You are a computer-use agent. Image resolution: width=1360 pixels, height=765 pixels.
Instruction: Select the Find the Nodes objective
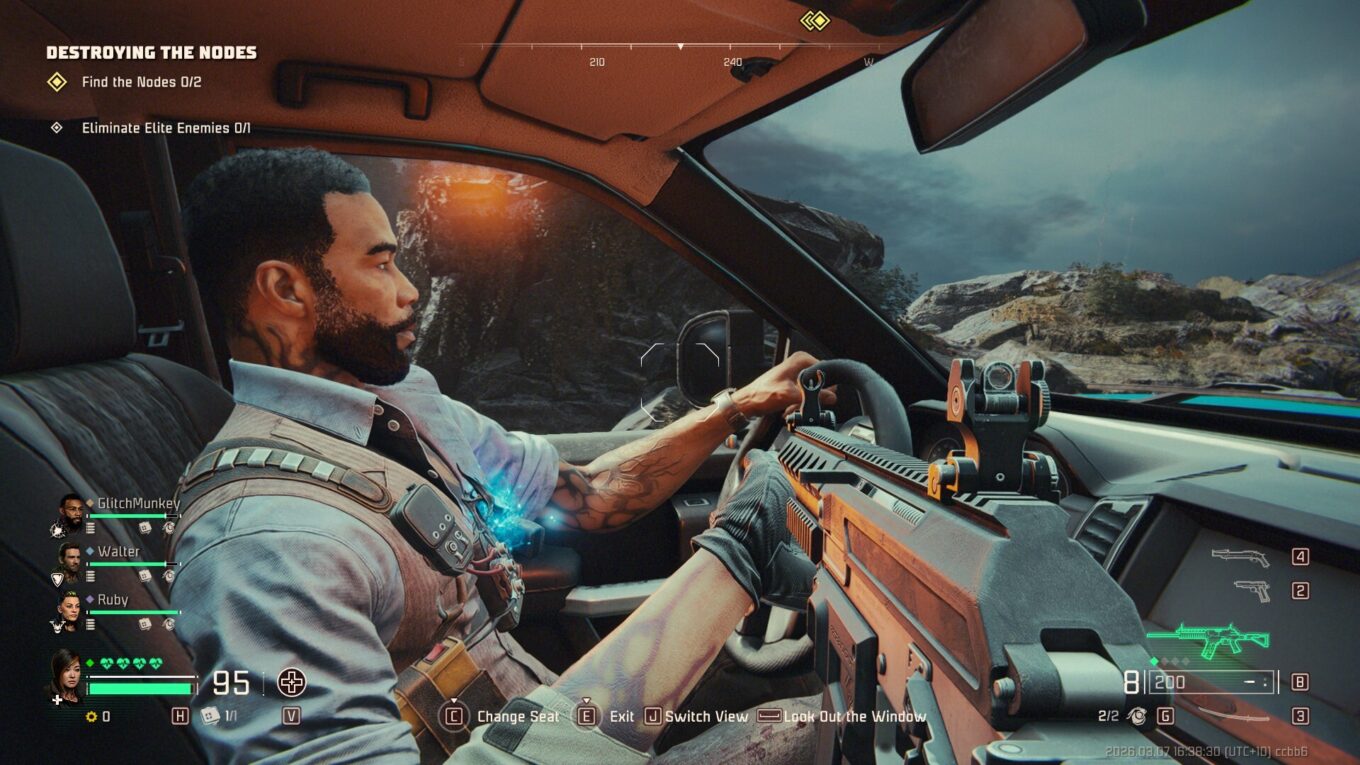pos(141,82)
